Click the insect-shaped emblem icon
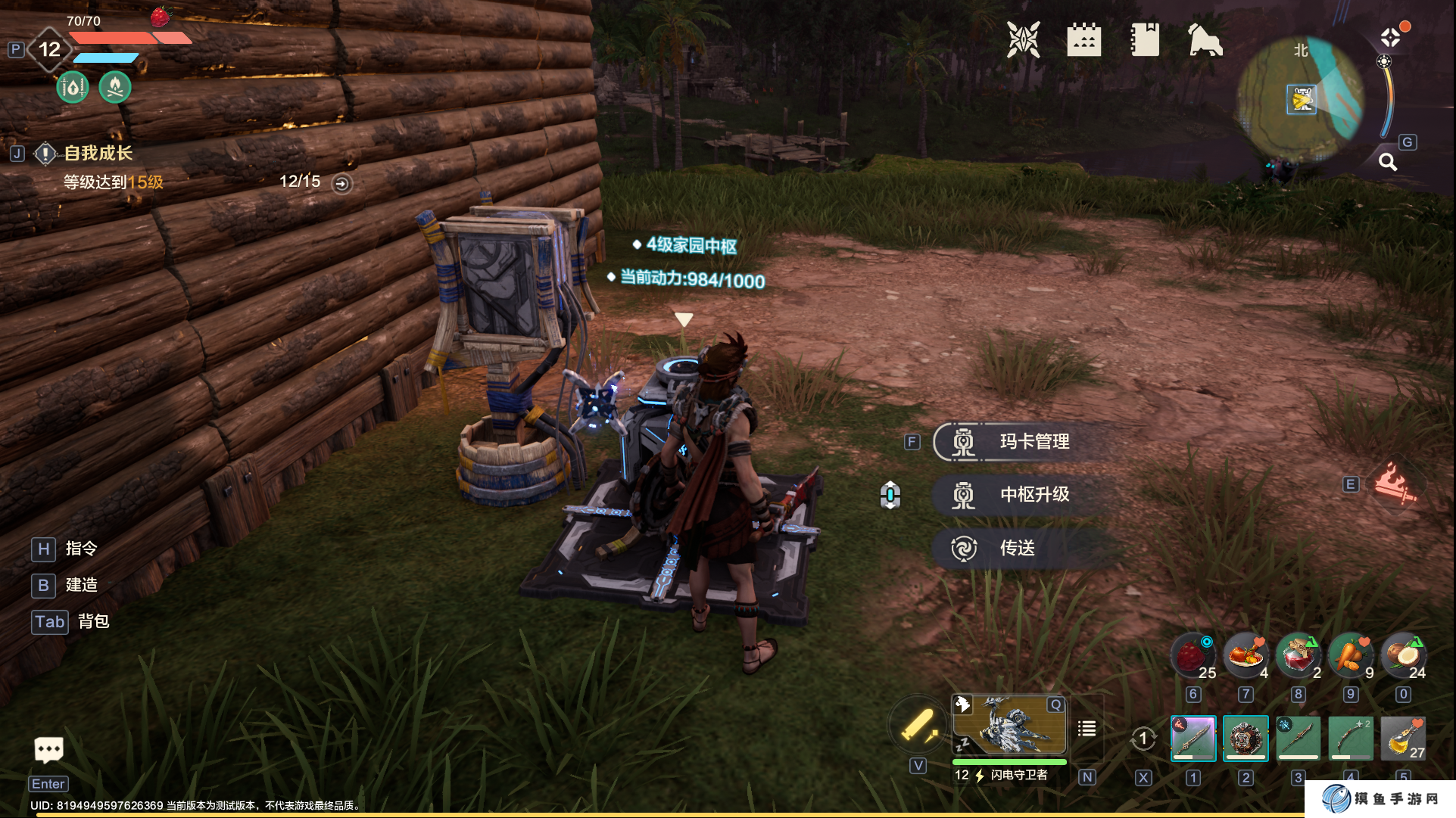The image size is (1456, 818). pos(1023,39)
